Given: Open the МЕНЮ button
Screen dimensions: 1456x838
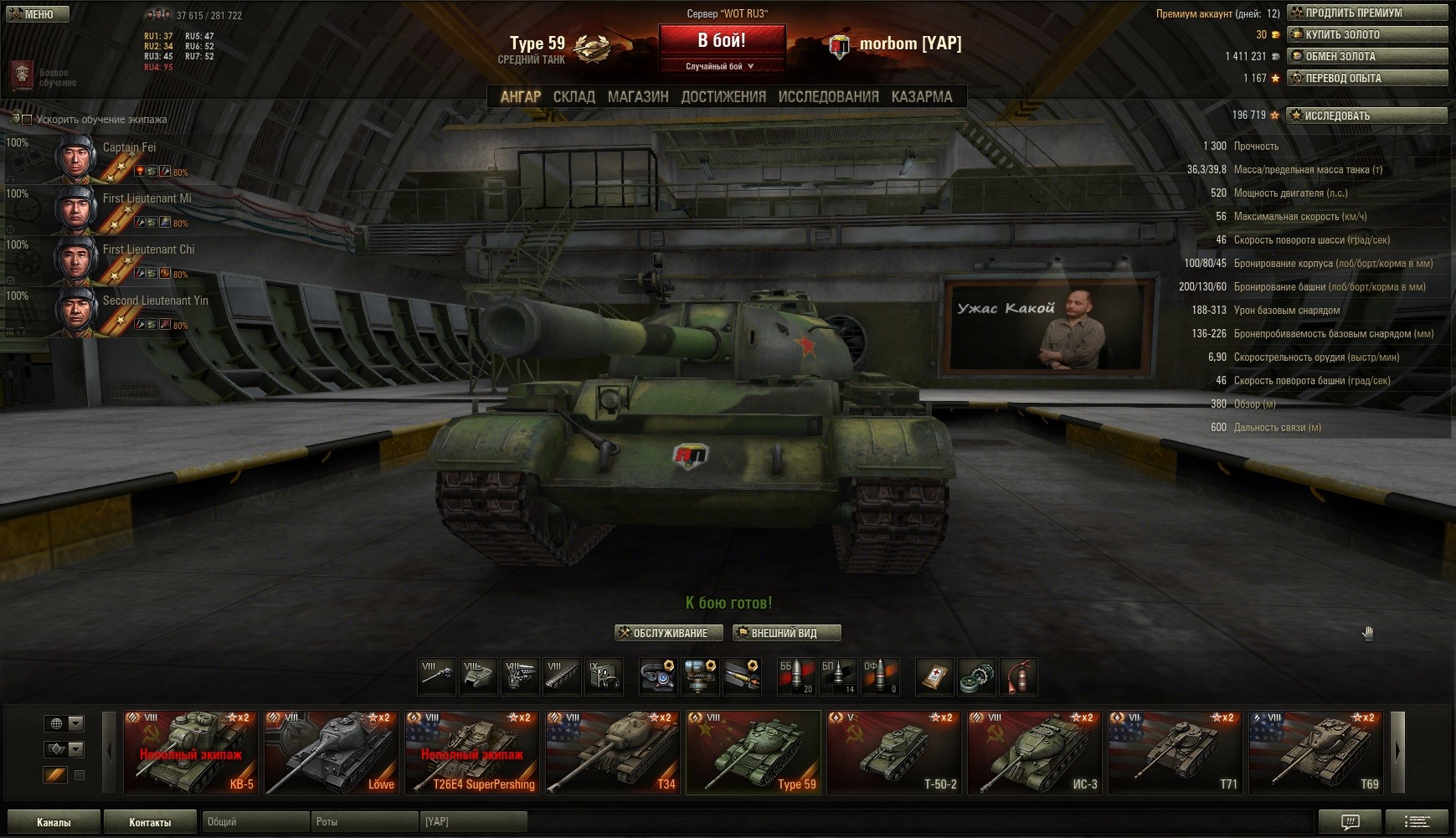Looking at the screenshot, I should (x=35, y=14).
